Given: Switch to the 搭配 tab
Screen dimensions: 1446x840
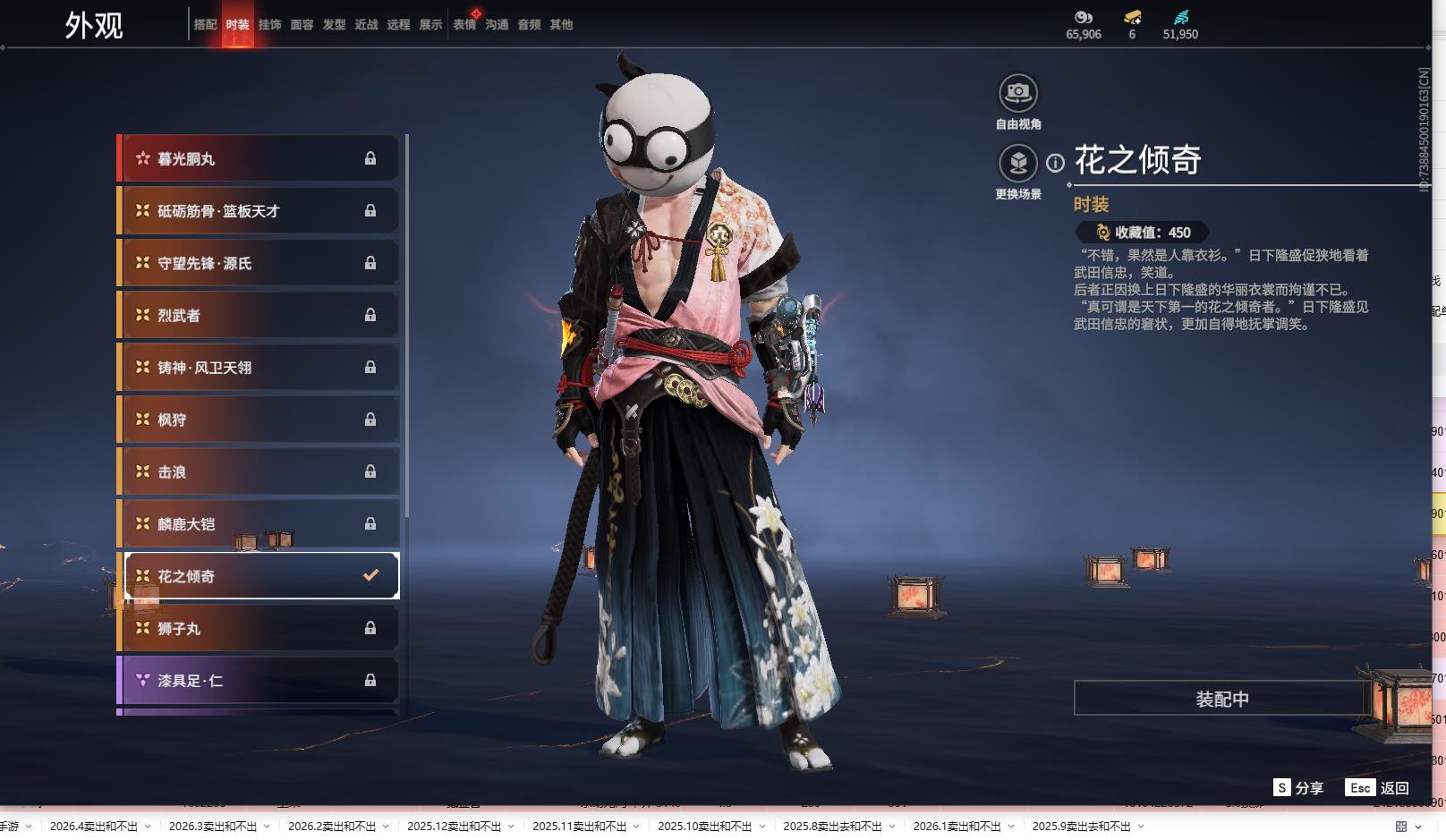Looking at the screenshot, I should click(205, 25).
